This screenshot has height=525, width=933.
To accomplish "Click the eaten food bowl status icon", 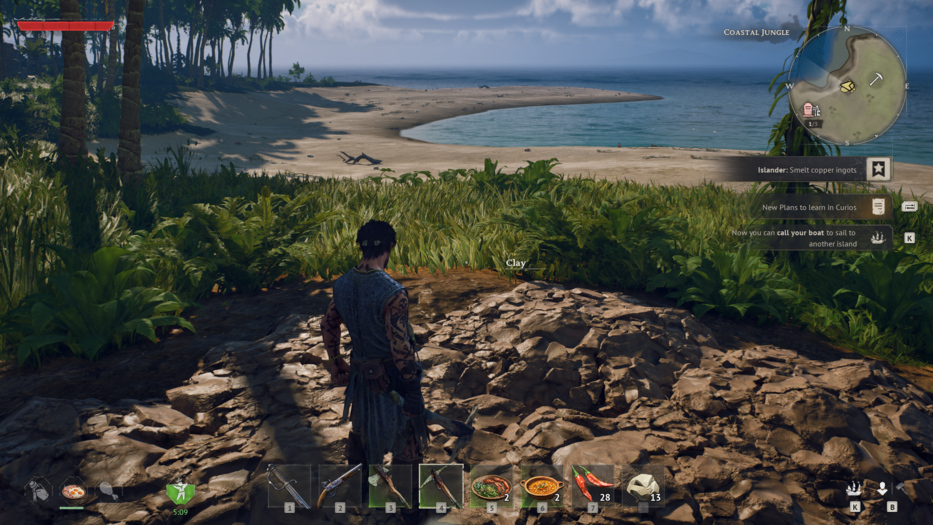I will click(x=73, y=491).
